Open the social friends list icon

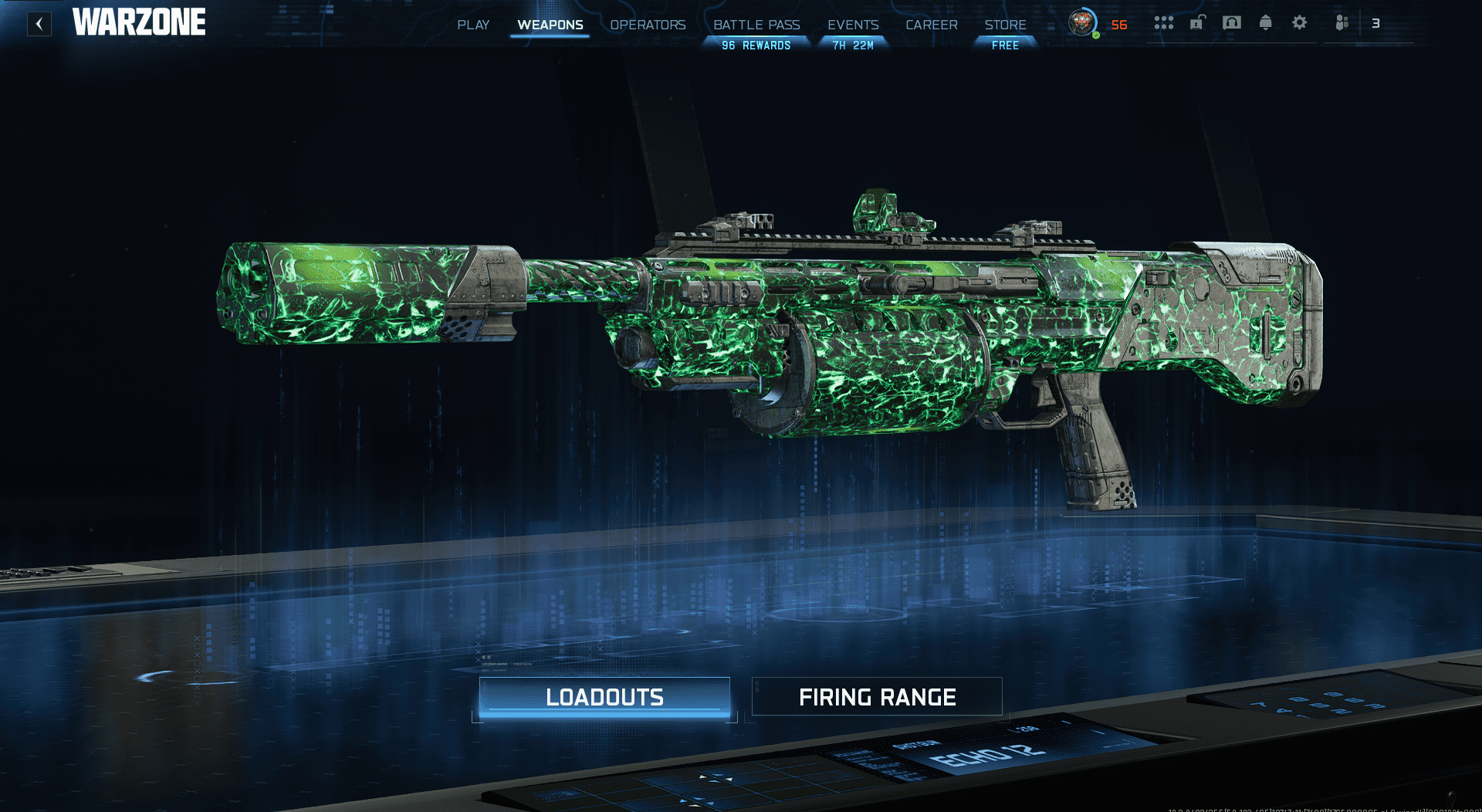(1342, 23)
